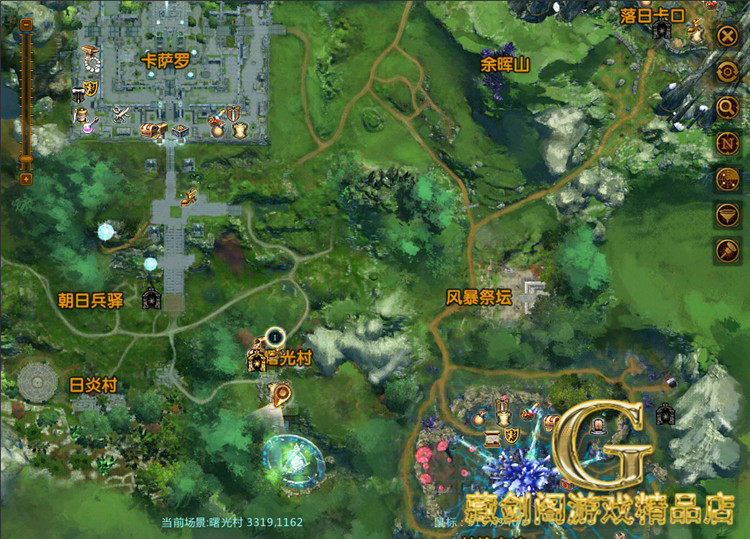Select the numbered circle marker above 曙光村

275,338
